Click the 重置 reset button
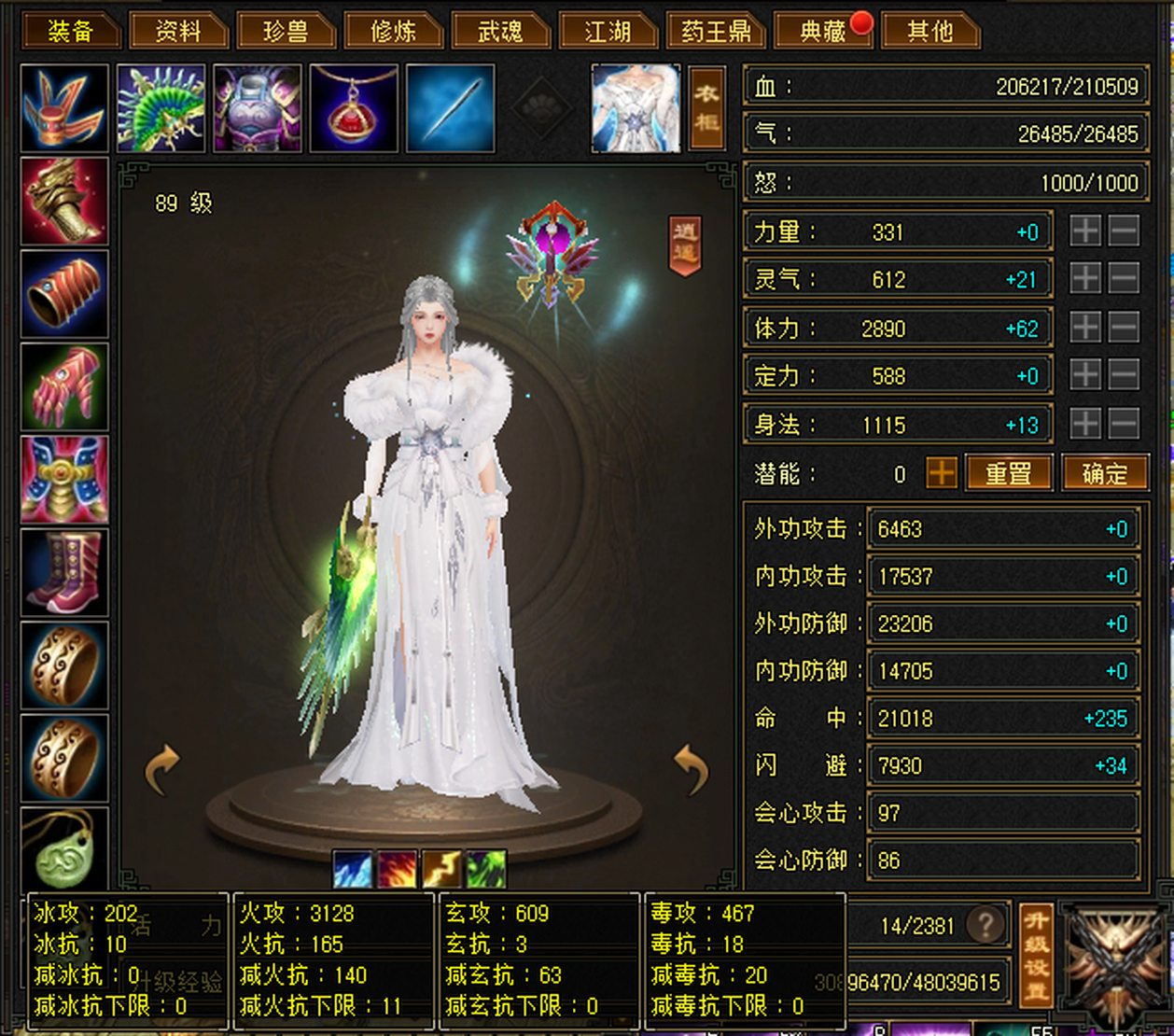The height and width of the screenshot is (1036, 1174). click(x=1009, y=473)
